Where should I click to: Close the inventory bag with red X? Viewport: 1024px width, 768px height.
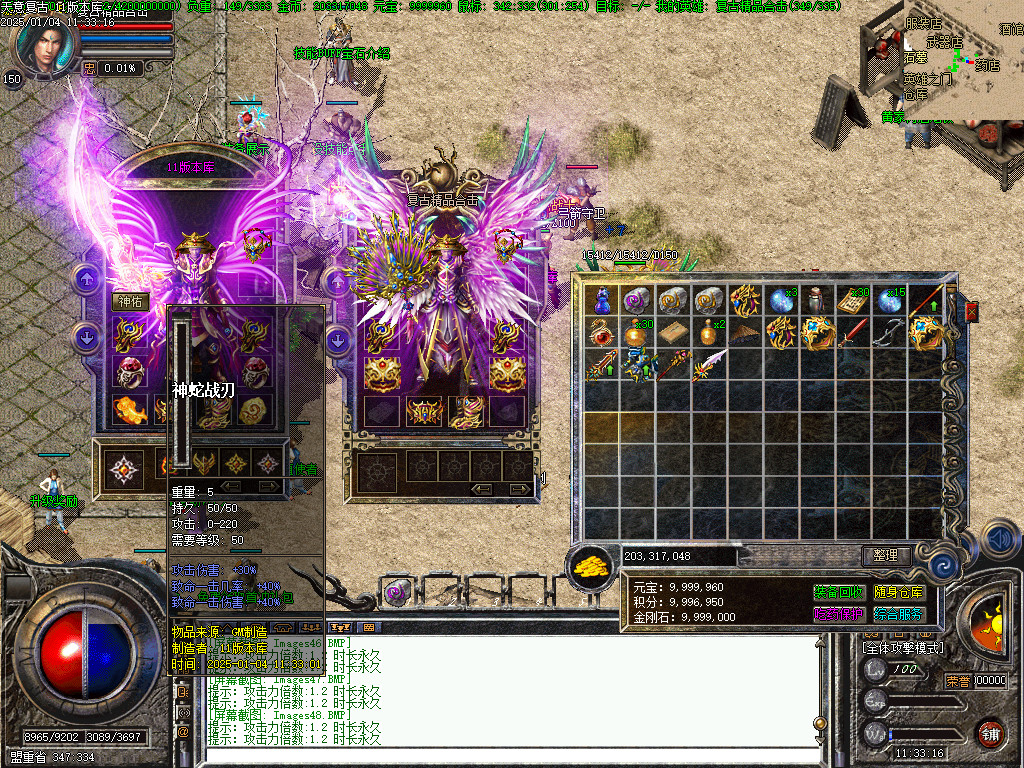coord(971,312)
